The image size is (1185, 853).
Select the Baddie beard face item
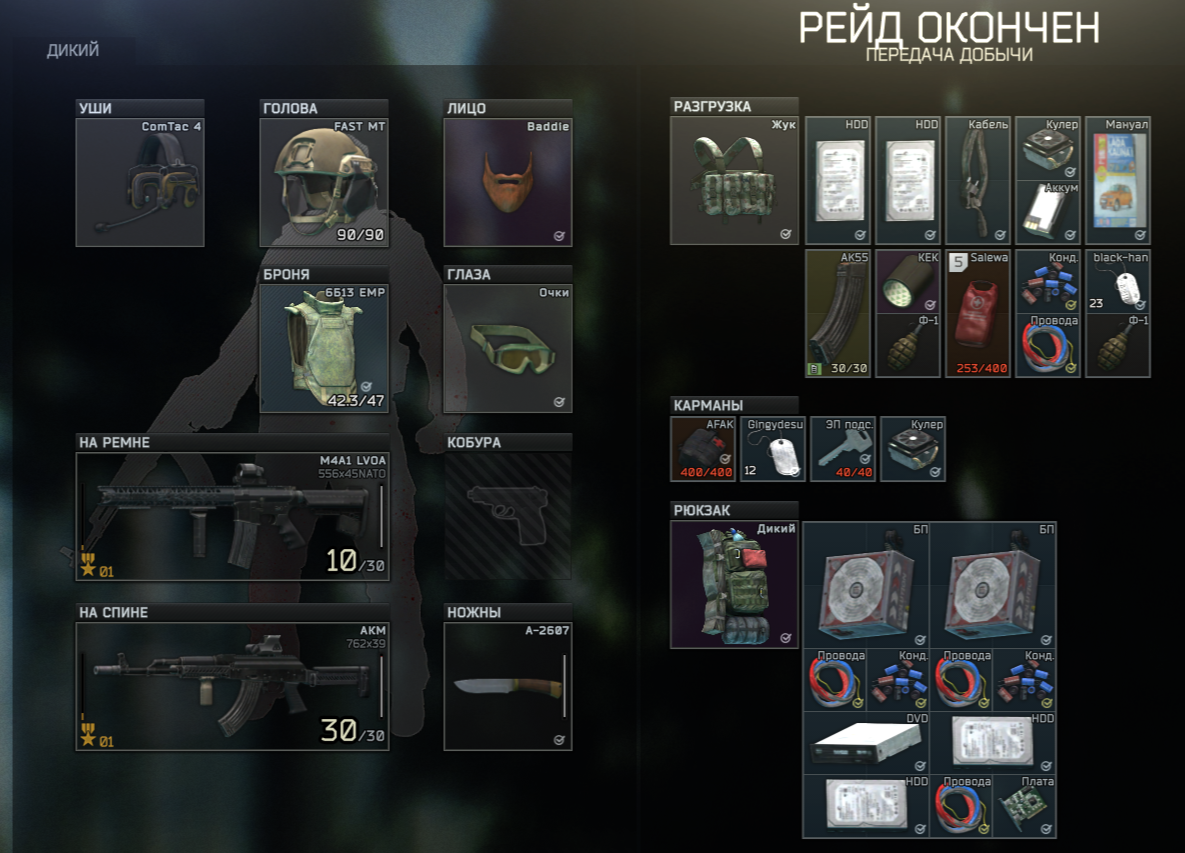(507, 182)
